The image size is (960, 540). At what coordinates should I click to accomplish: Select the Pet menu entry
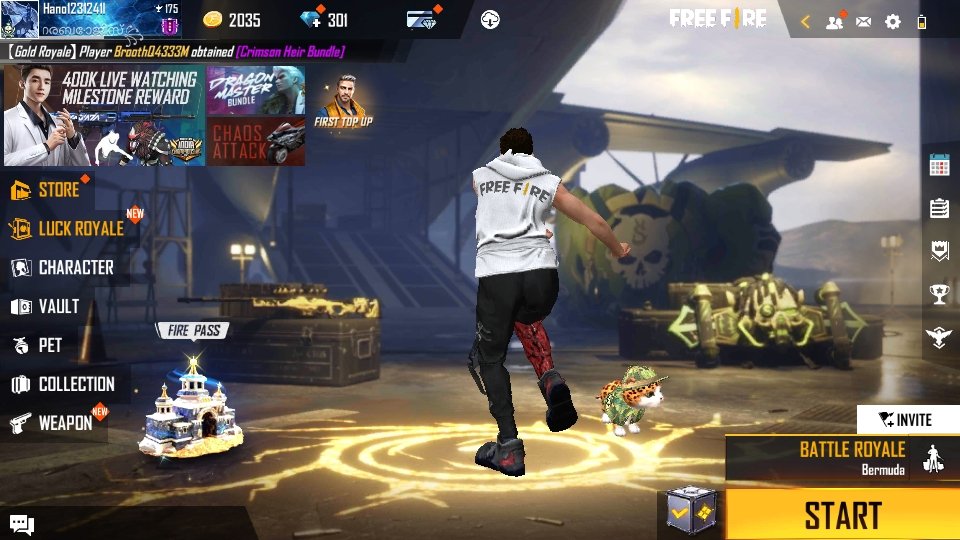pyautogui.click(x=50, y=346)
